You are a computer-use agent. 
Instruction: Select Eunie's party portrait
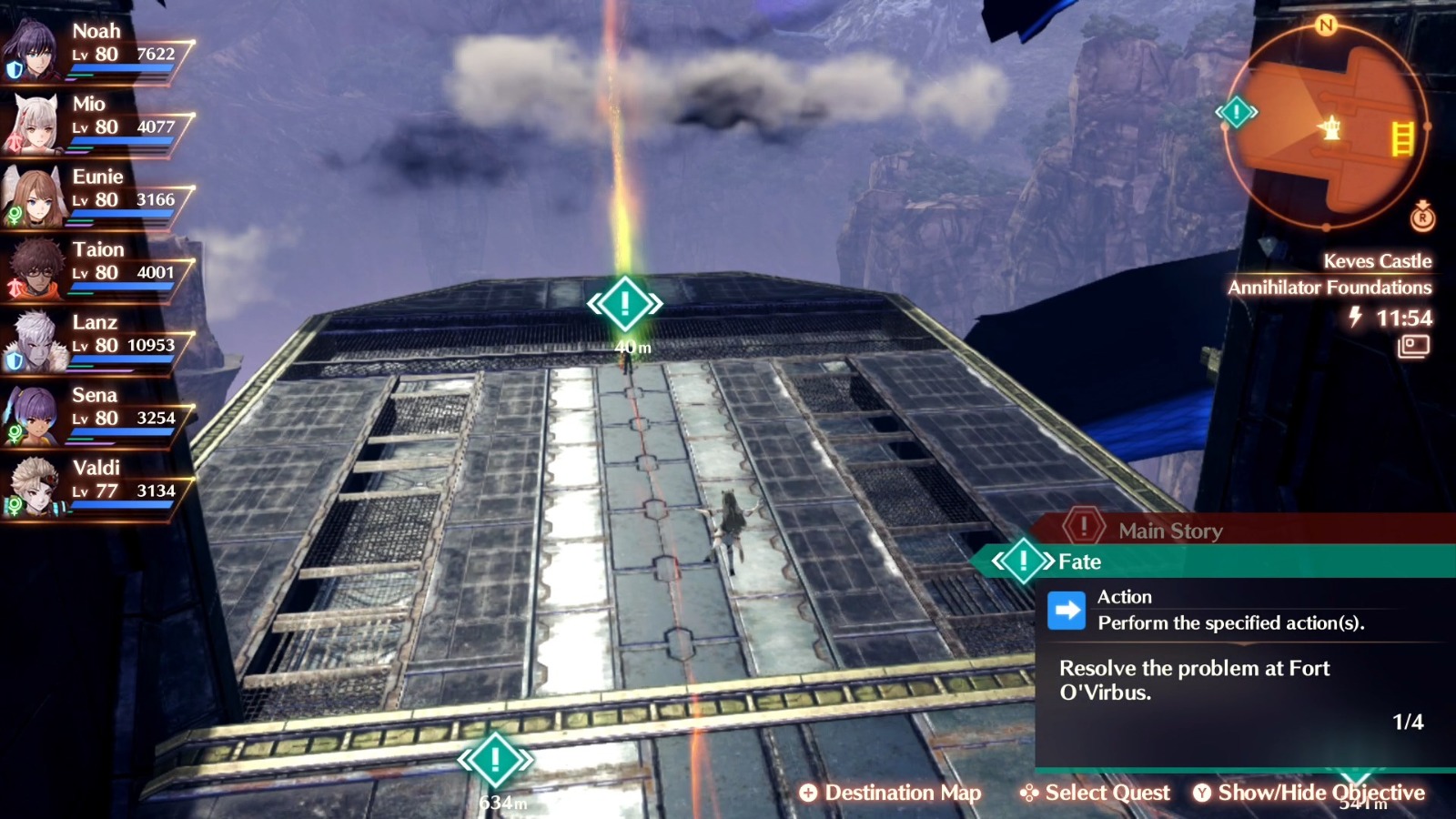[35, 197]
